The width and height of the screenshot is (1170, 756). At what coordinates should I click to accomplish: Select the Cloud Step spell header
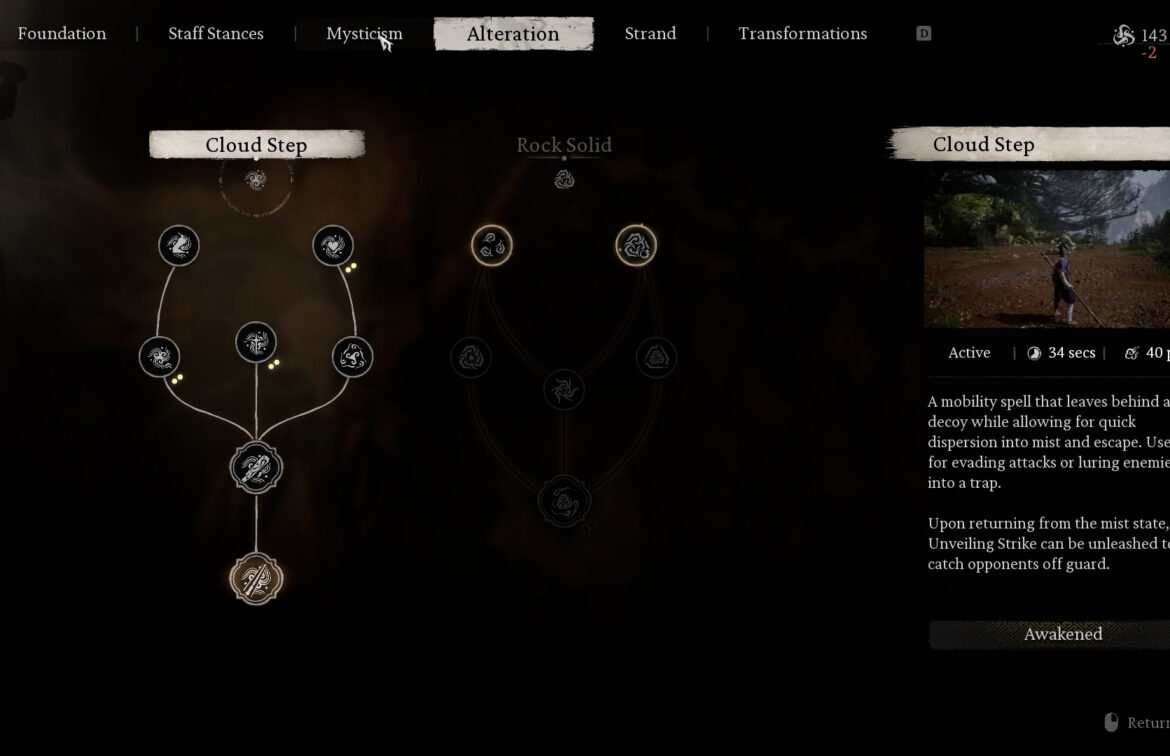[x=256, y=145]
